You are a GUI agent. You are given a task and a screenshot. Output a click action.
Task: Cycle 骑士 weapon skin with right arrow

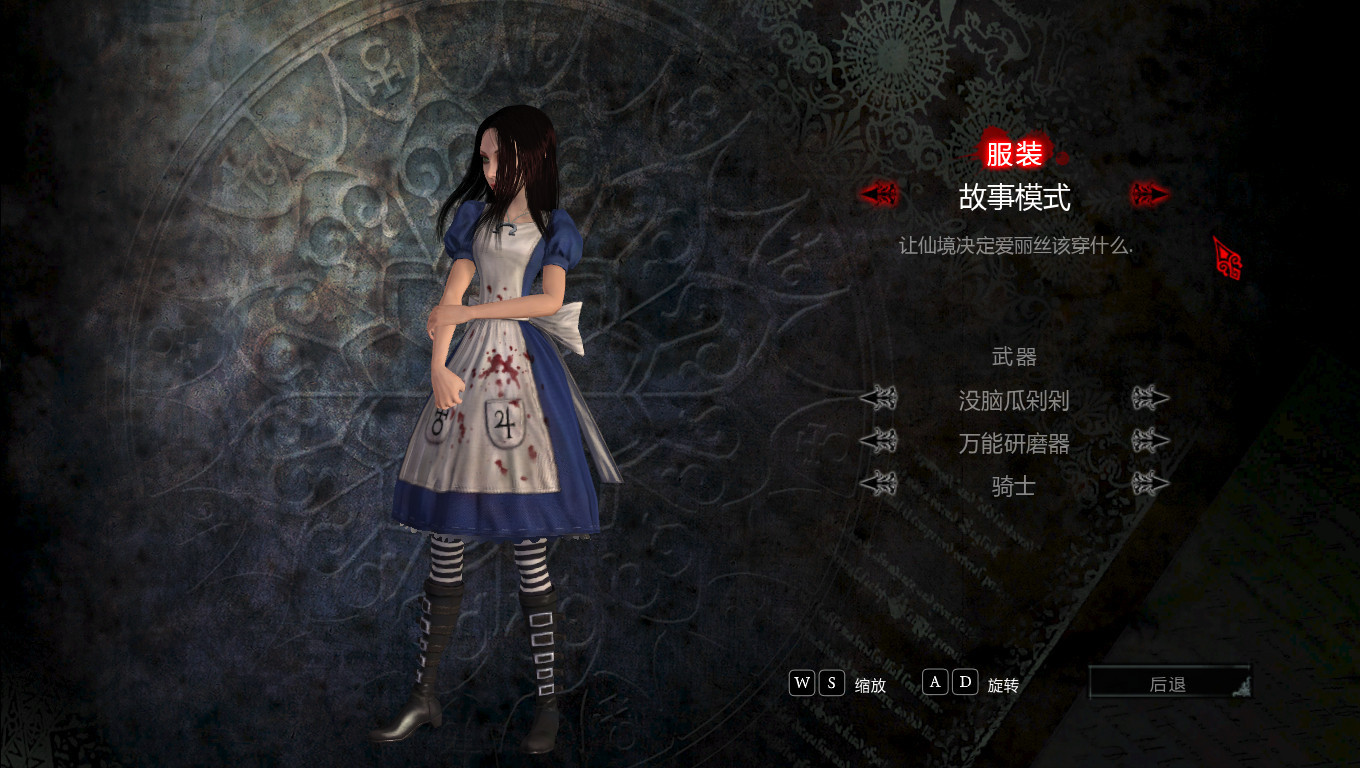(1150, 485)
